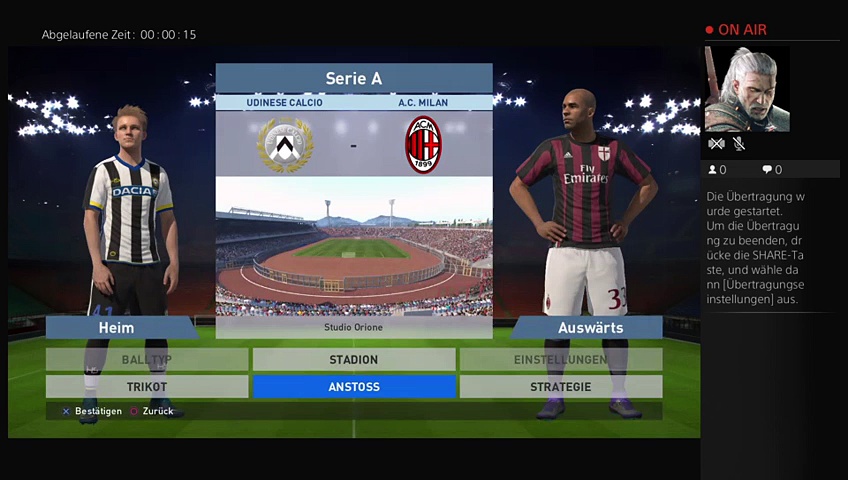Select the Udinese Calcio crest
Viewport: 848px width, 480px height.
coord(285,145)
